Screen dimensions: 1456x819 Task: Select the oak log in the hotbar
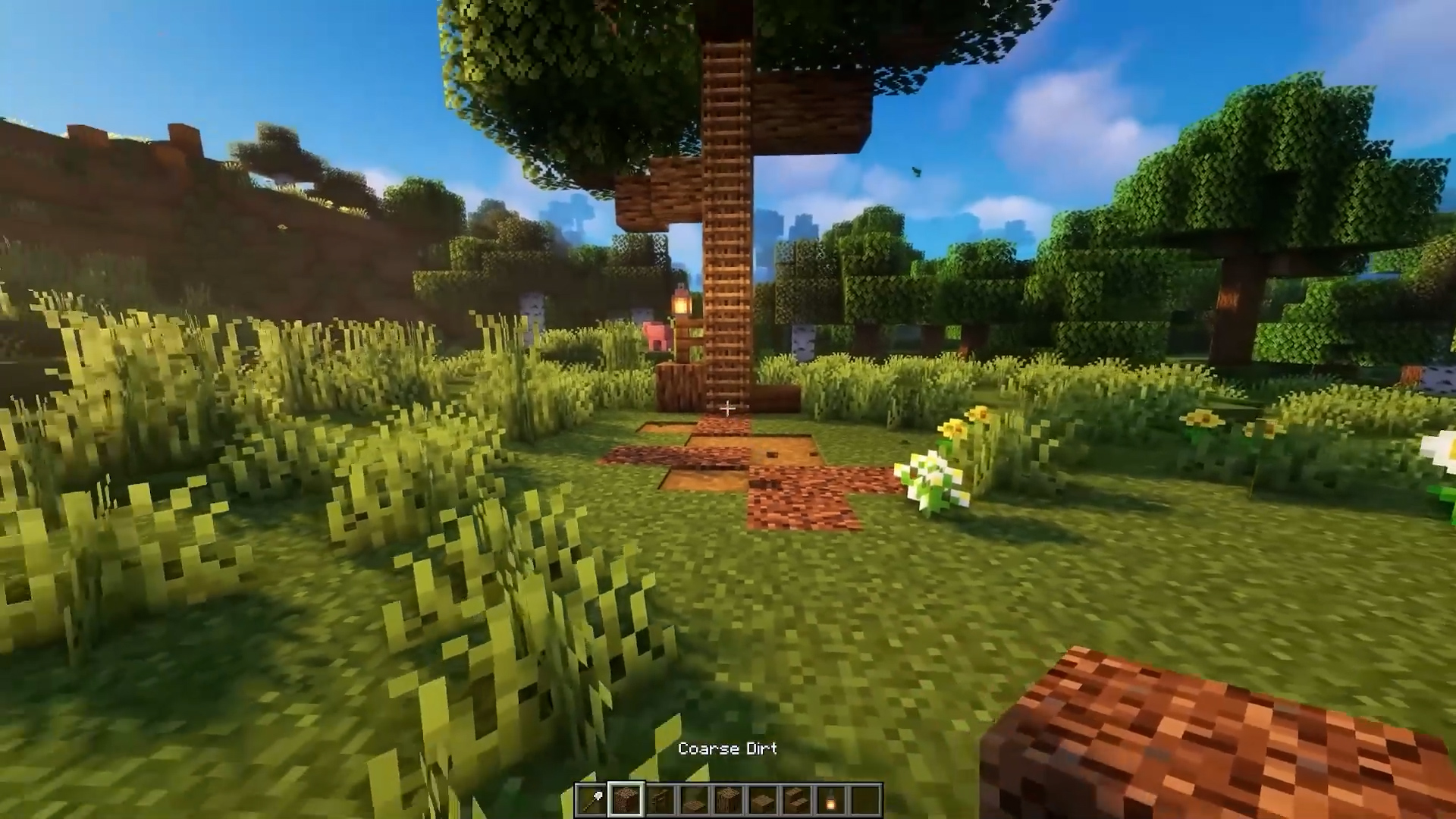tap(728, 800)
